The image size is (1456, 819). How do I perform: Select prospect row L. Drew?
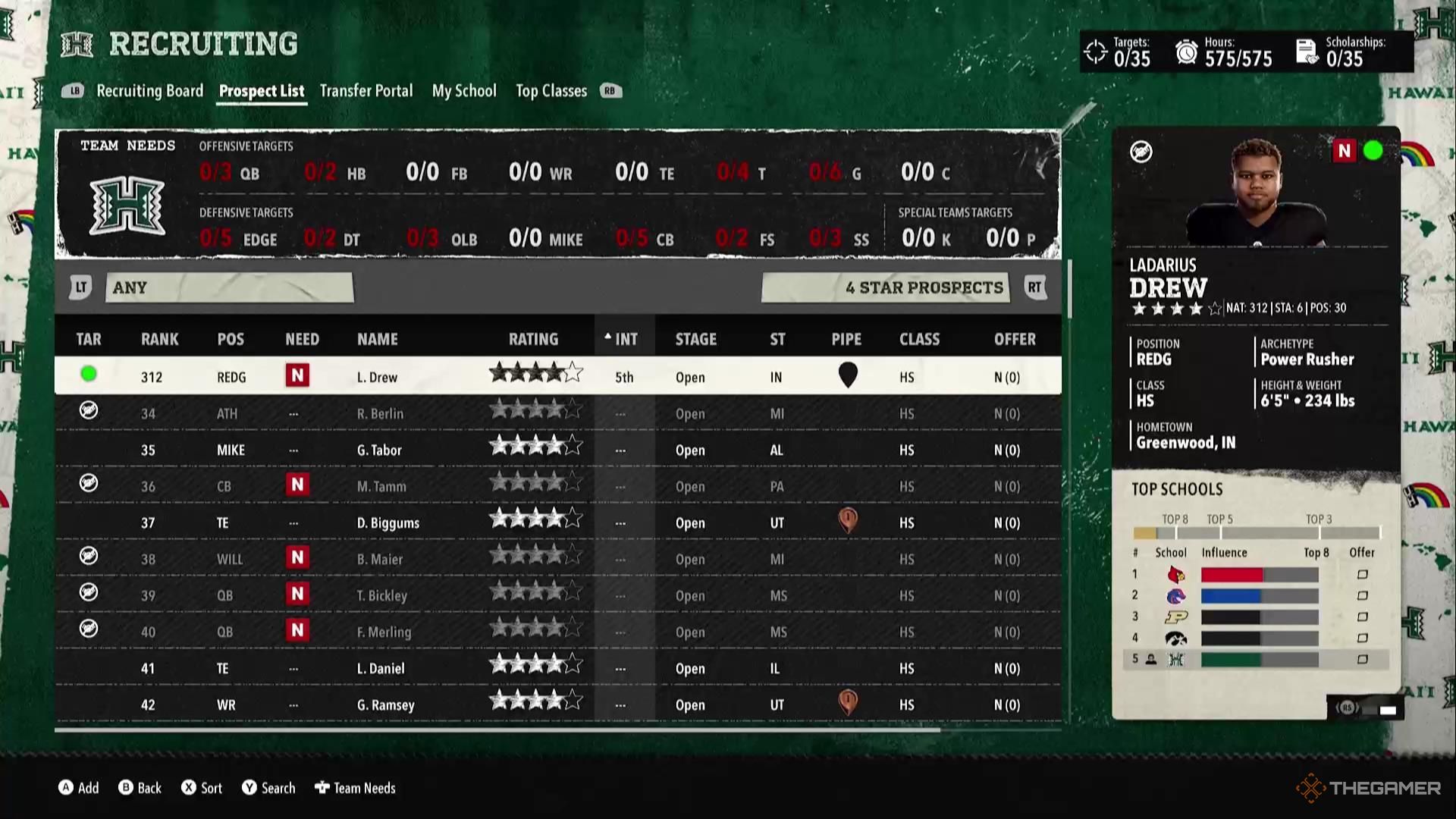click(377, 377)
